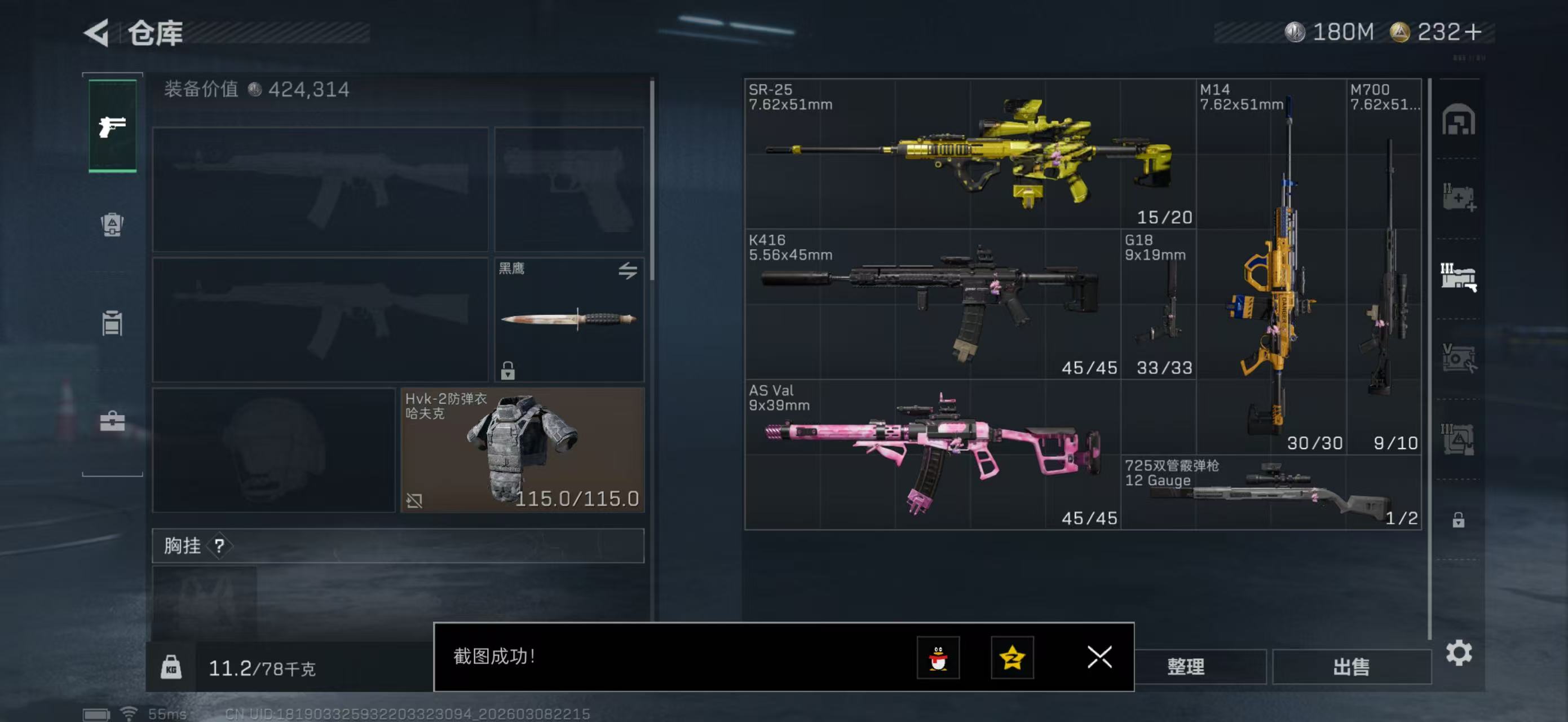1568x722 pixels.
Task: Go back from the 仓库 screen
Action: point(98,32)
